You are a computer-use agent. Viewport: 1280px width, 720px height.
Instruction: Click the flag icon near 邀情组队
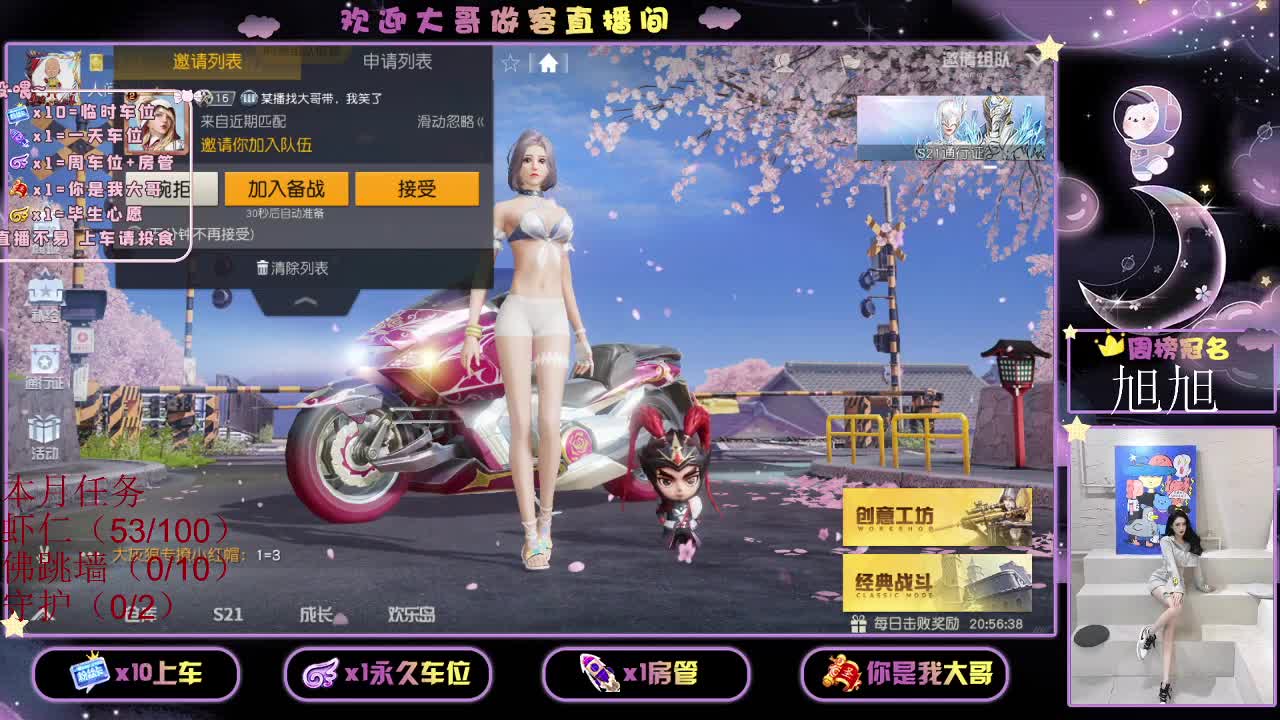click(x=854, y=62)
